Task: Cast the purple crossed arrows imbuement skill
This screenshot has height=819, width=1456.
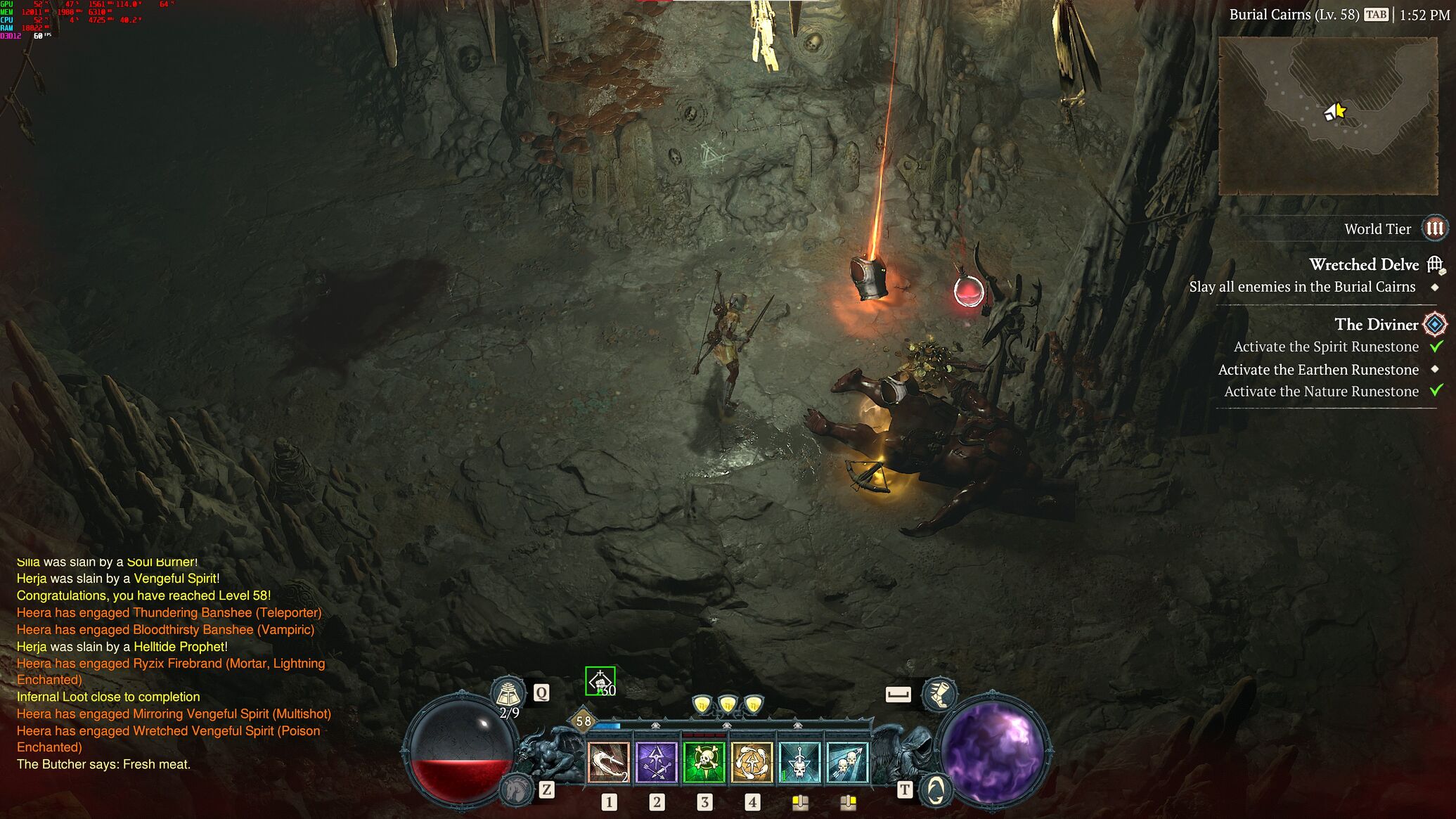Action: pyautogui.click(x=656, y=762)
